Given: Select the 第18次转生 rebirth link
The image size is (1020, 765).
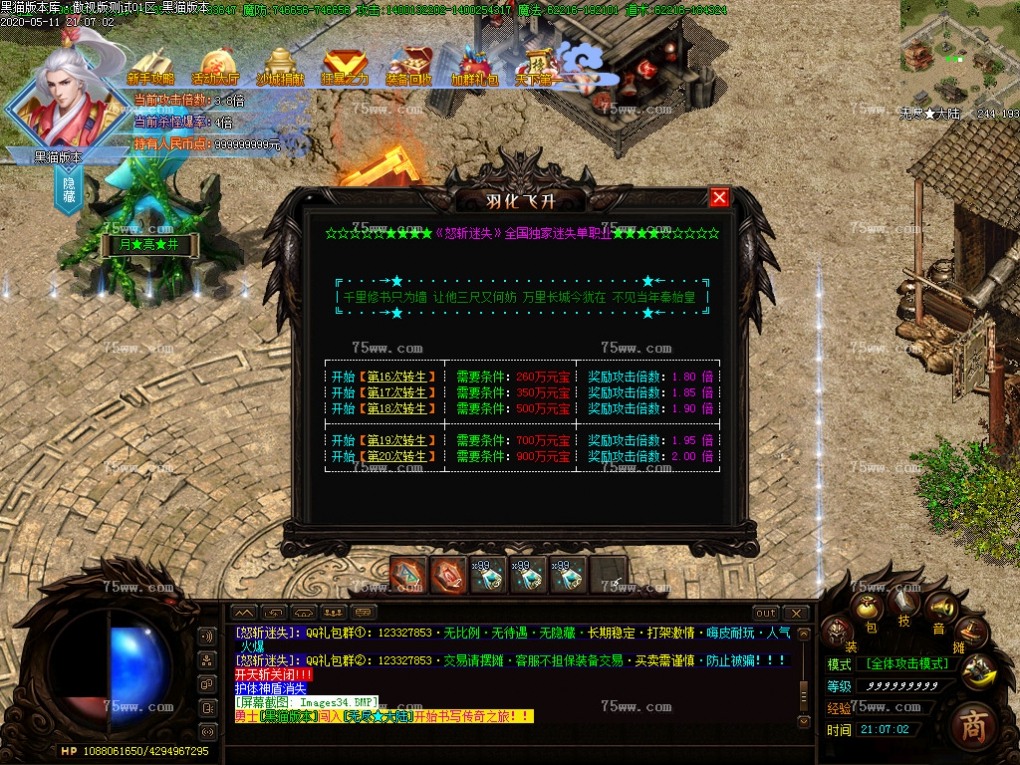Looking at the screenshot, I should point(397,408).
